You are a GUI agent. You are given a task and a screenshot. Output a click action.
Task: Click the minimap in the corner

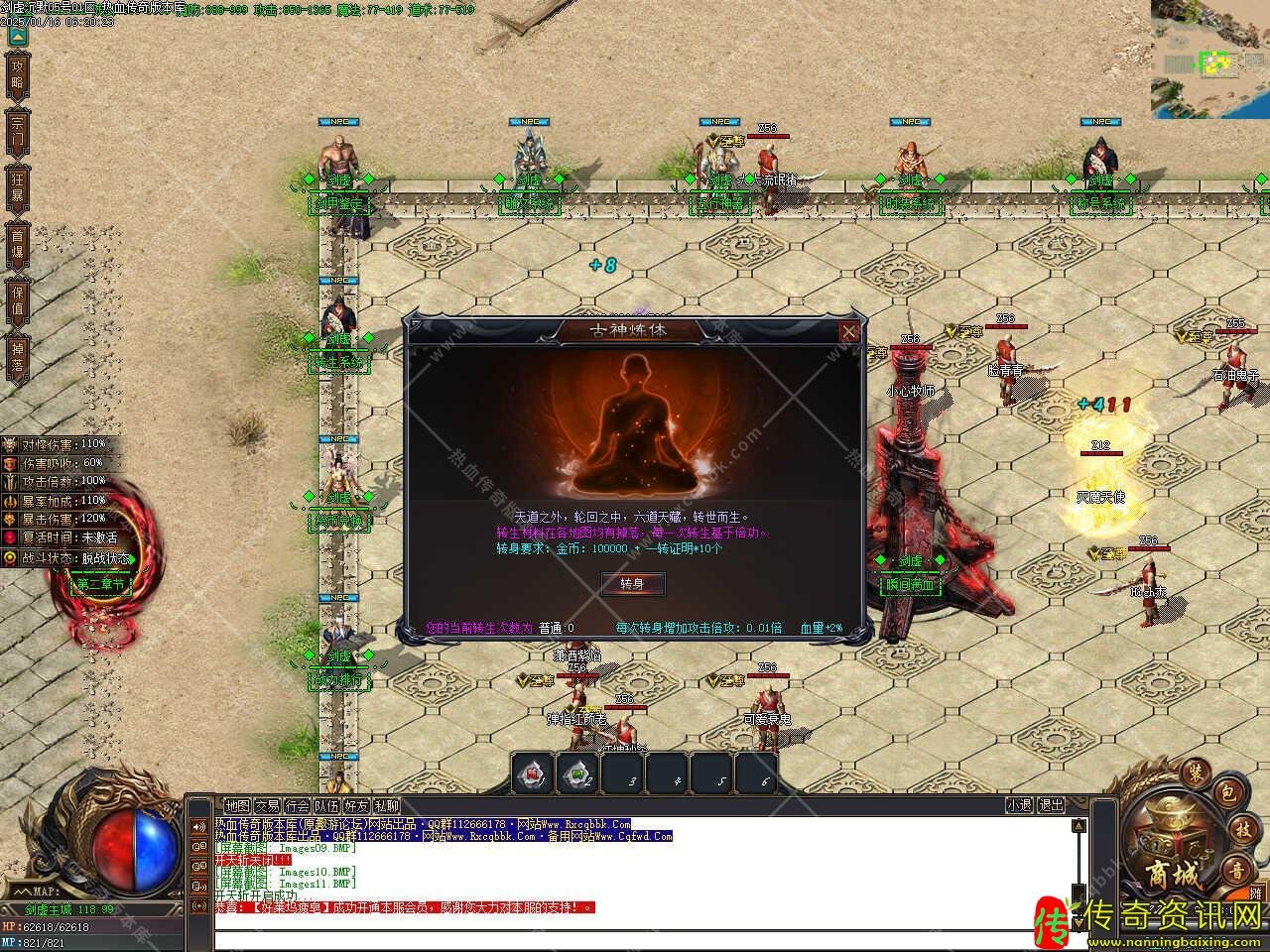click(1210, 58)
